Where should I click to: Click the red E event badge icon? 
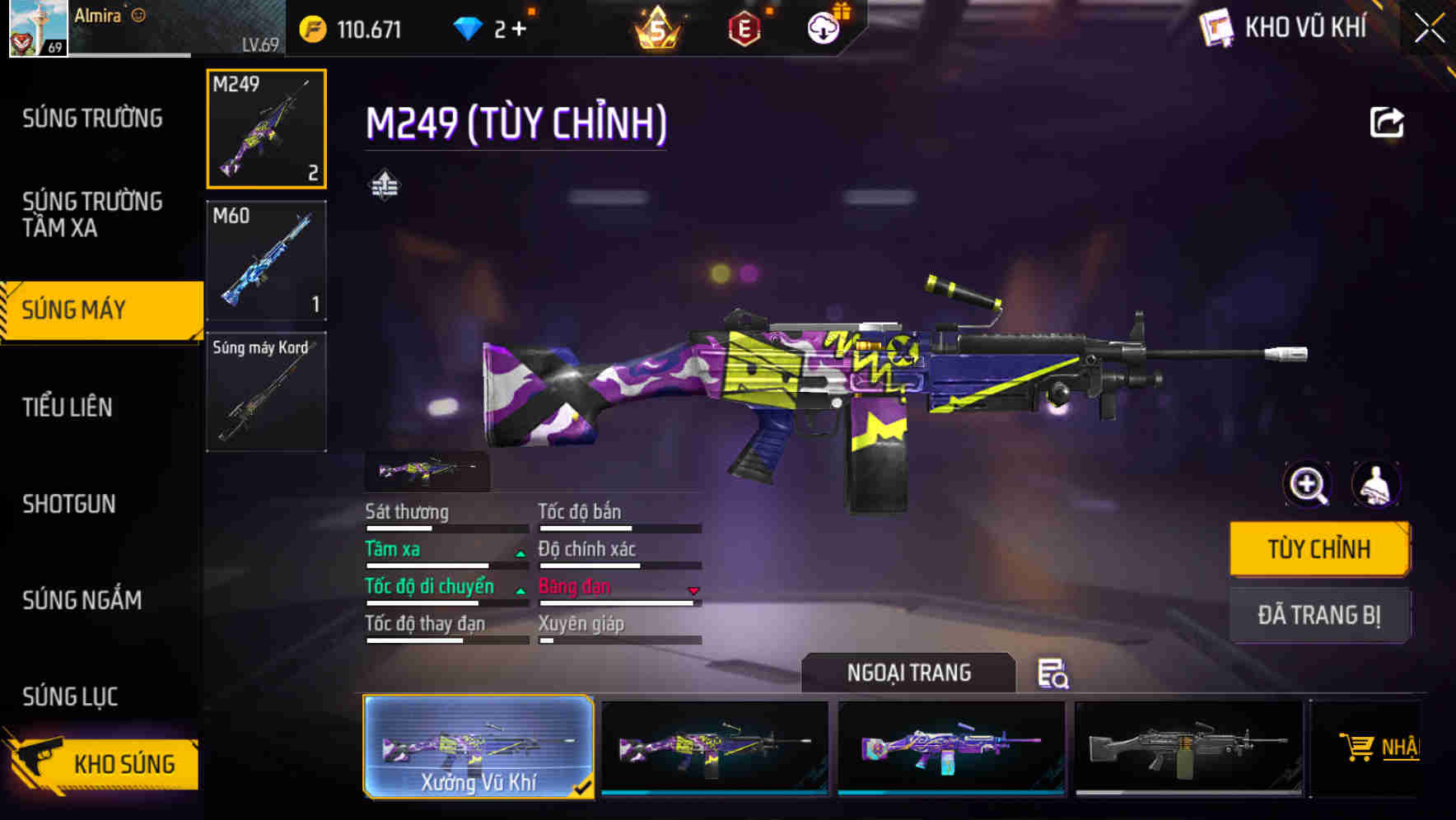coord(745,27)
